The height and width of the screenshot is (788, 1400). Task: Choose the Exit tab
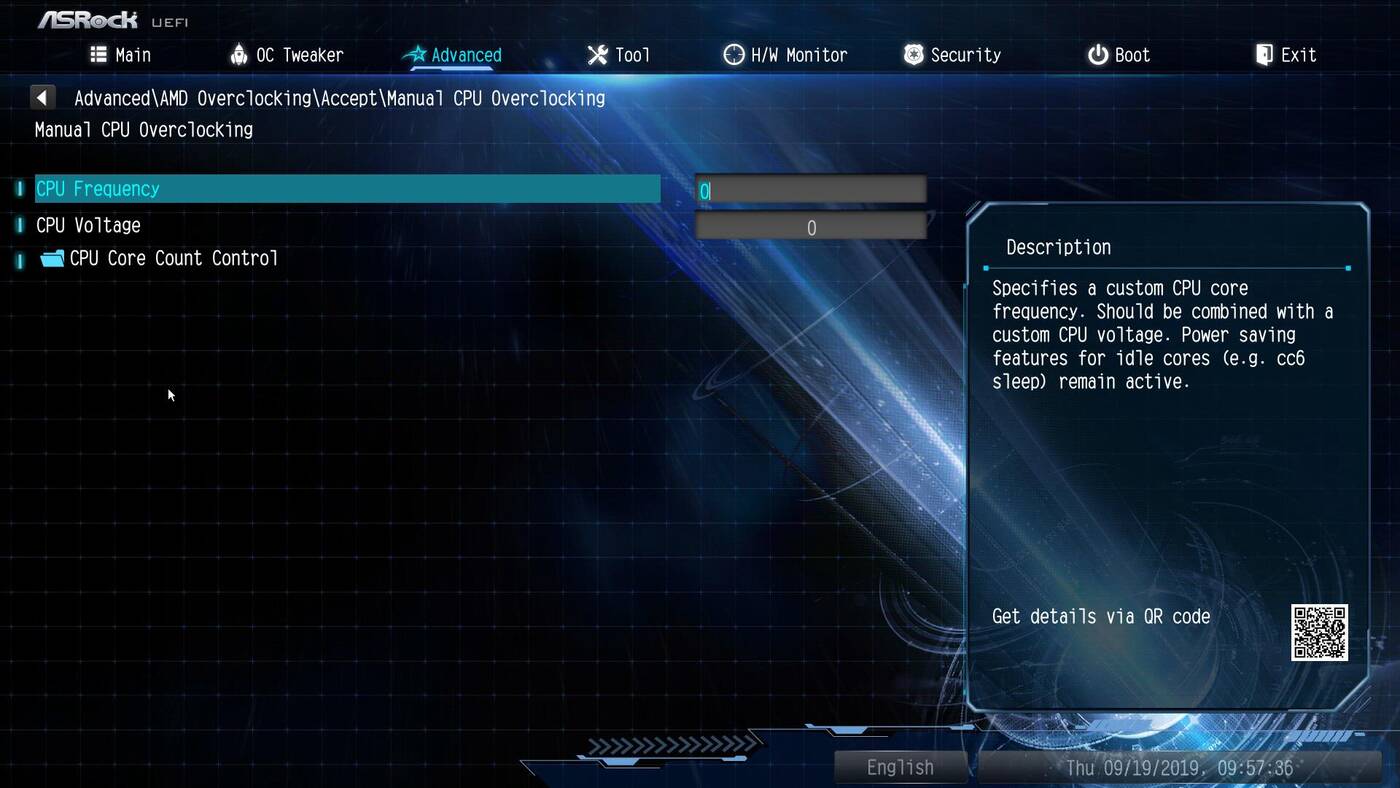point(1286,55)
